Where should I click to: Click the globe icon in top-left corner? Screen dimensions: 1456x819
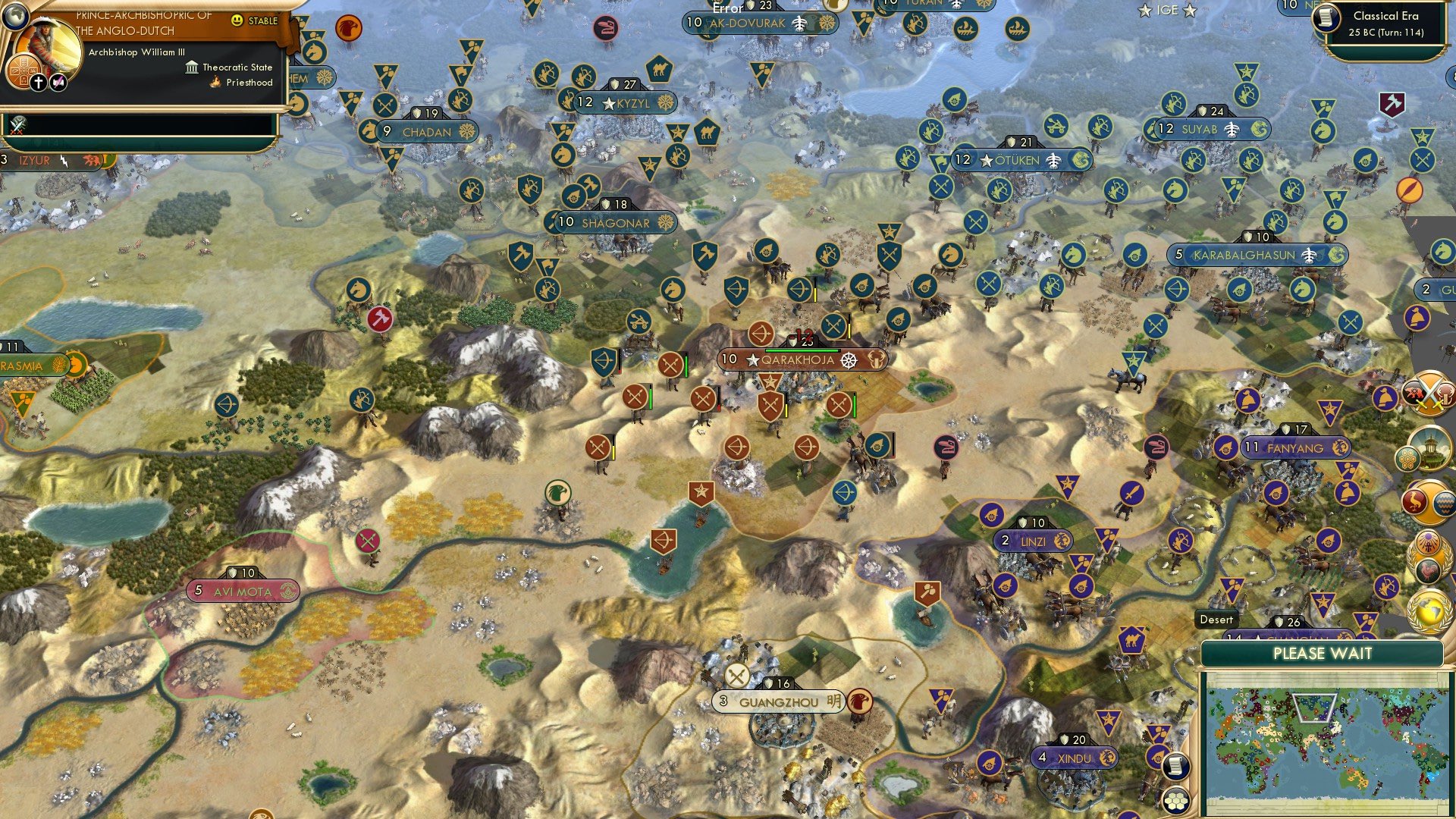pyautogui.click(x=17, y=17)
